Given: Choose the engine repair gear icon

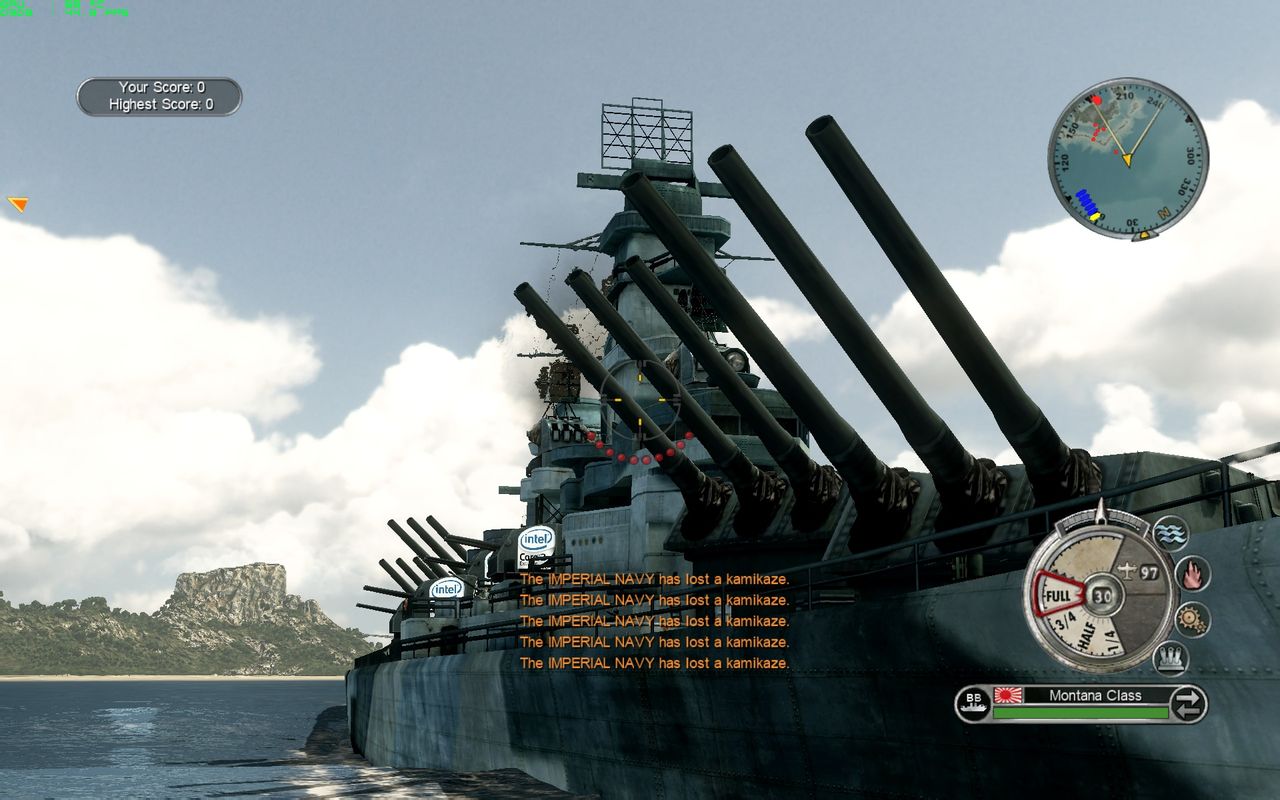Looking at the screenshot, I should point(1191,619).
